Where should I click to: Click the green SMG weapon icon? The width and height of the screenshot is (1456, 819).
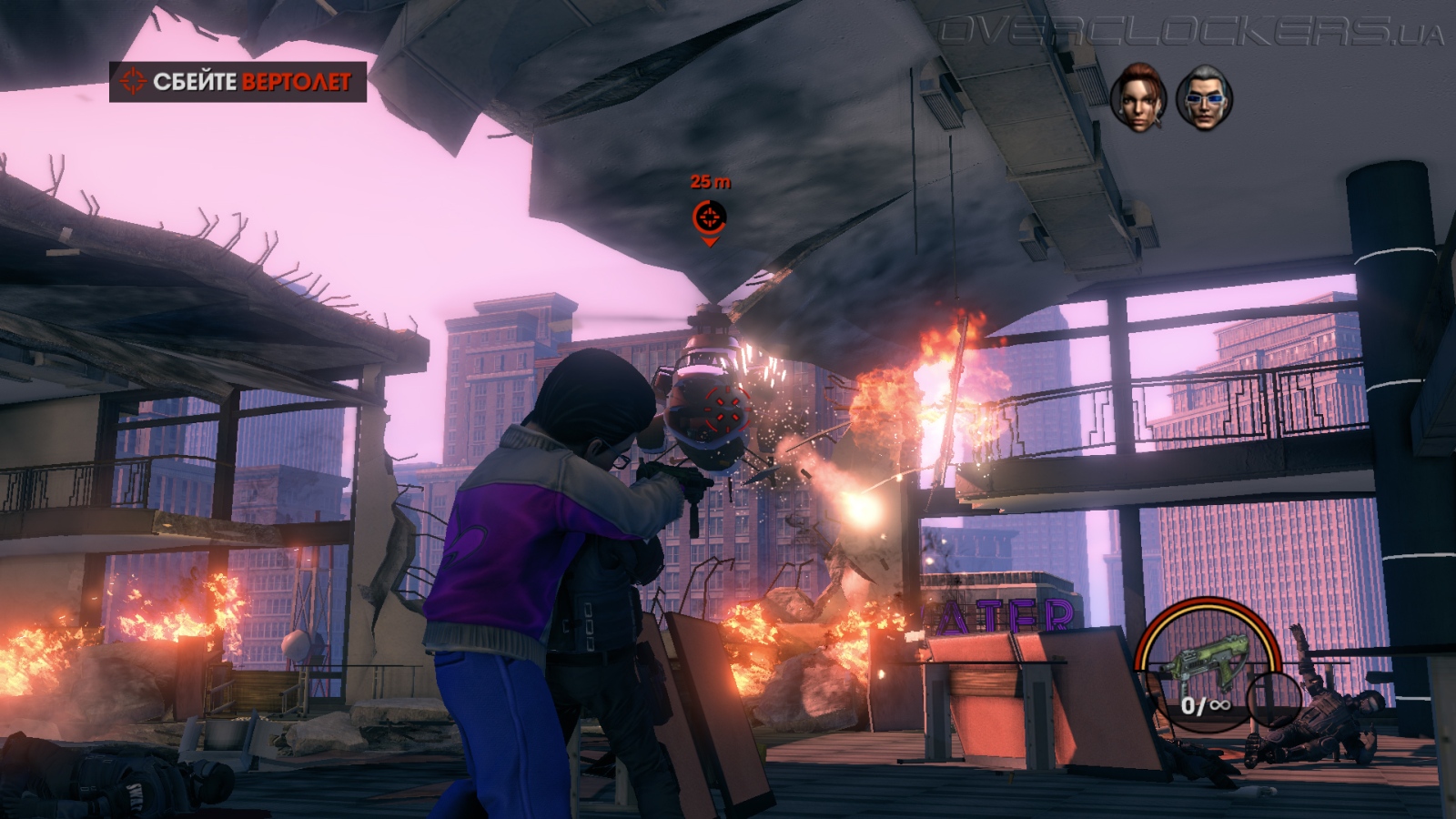point(1199,664)
